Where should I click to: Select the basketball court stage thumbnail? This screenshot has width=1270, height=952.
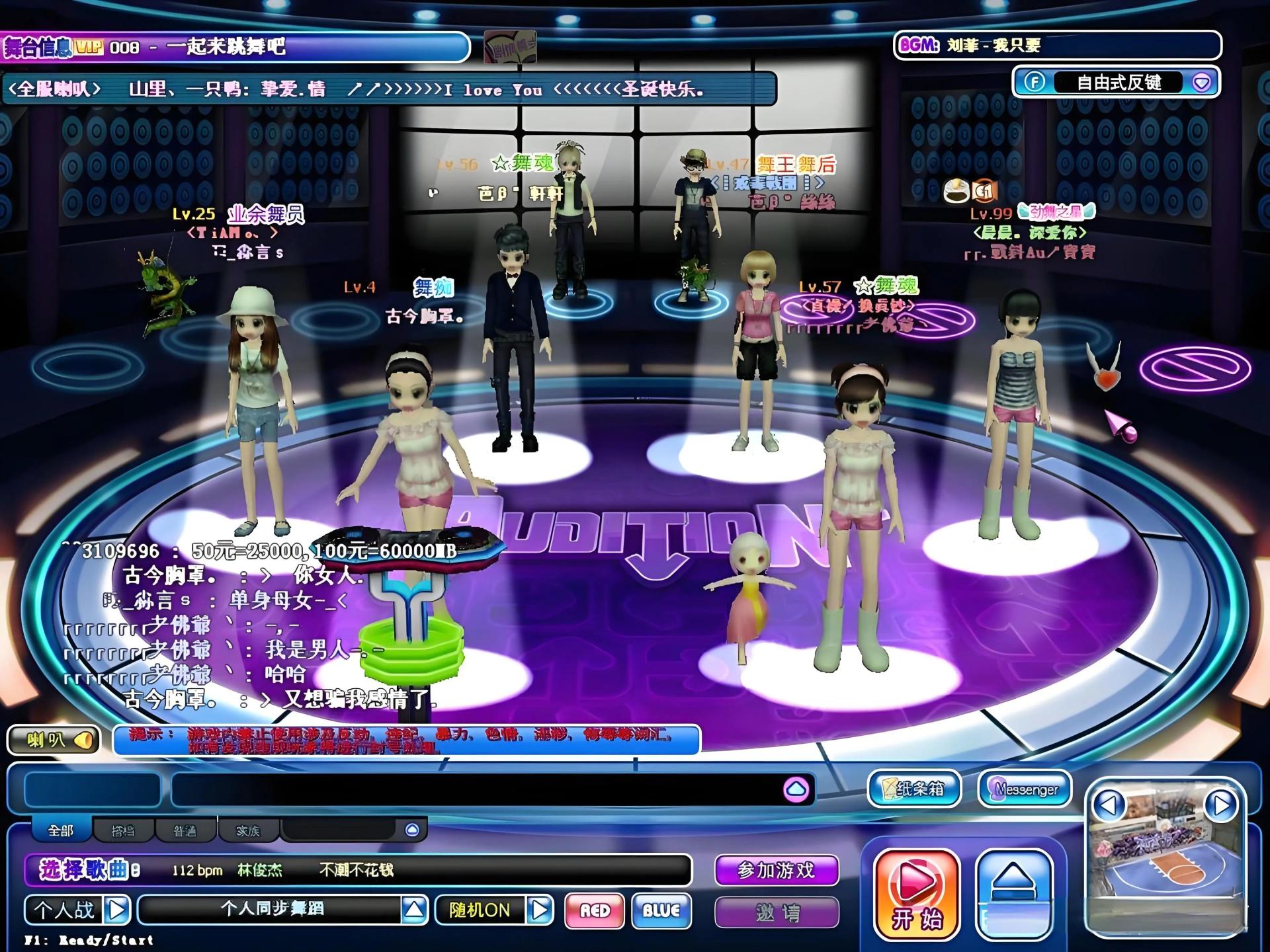tap(1165, 866)
